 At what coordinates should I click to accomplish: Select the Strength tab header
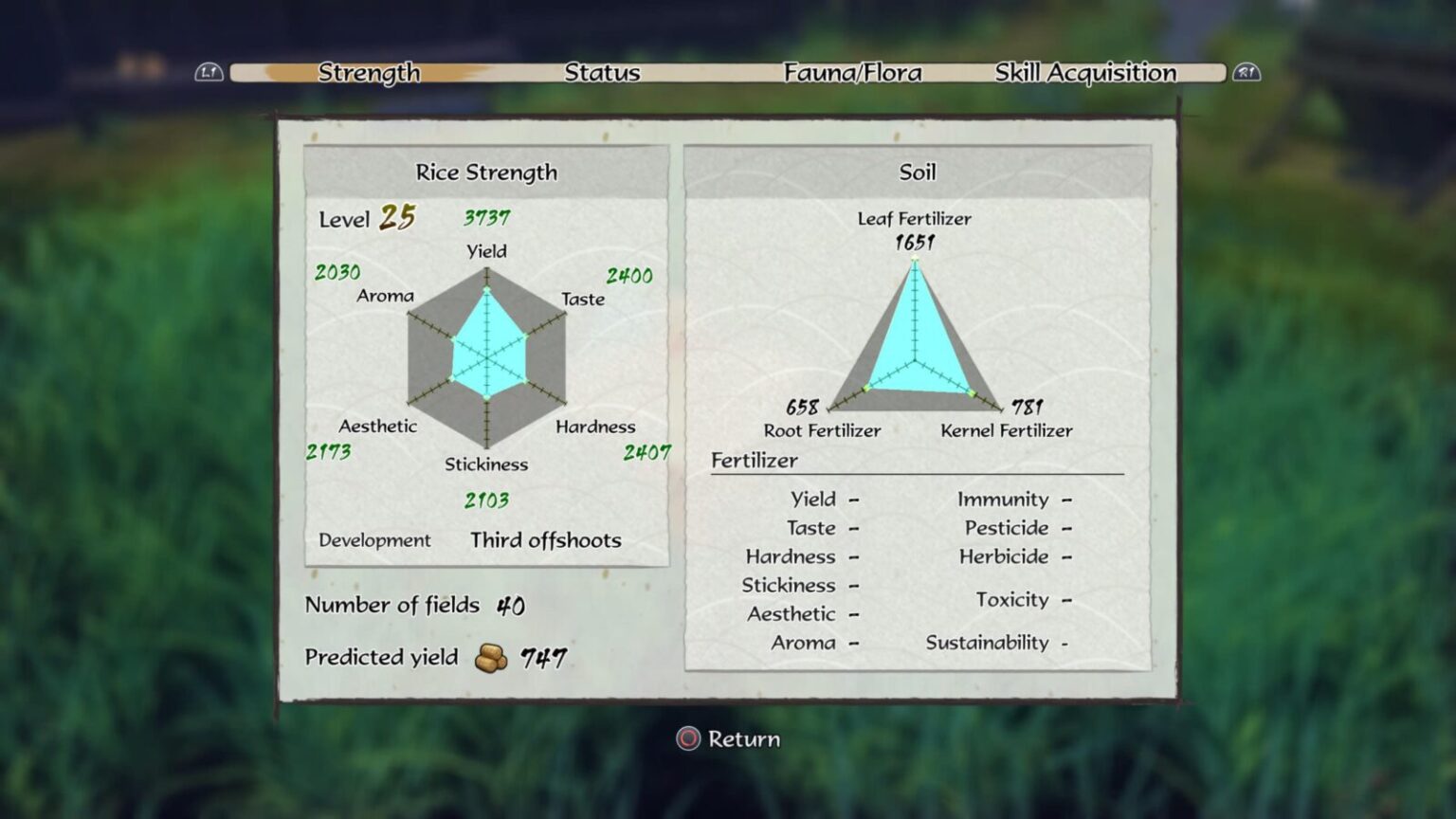[371, 72]
